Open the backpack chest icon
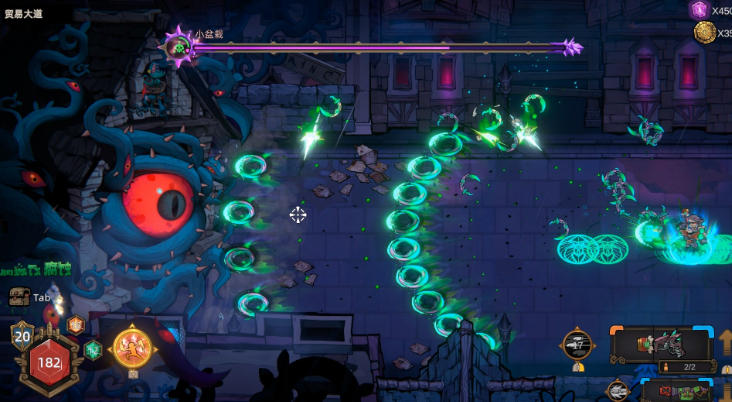This screenshot has height=402, width=732. [19, 297]
